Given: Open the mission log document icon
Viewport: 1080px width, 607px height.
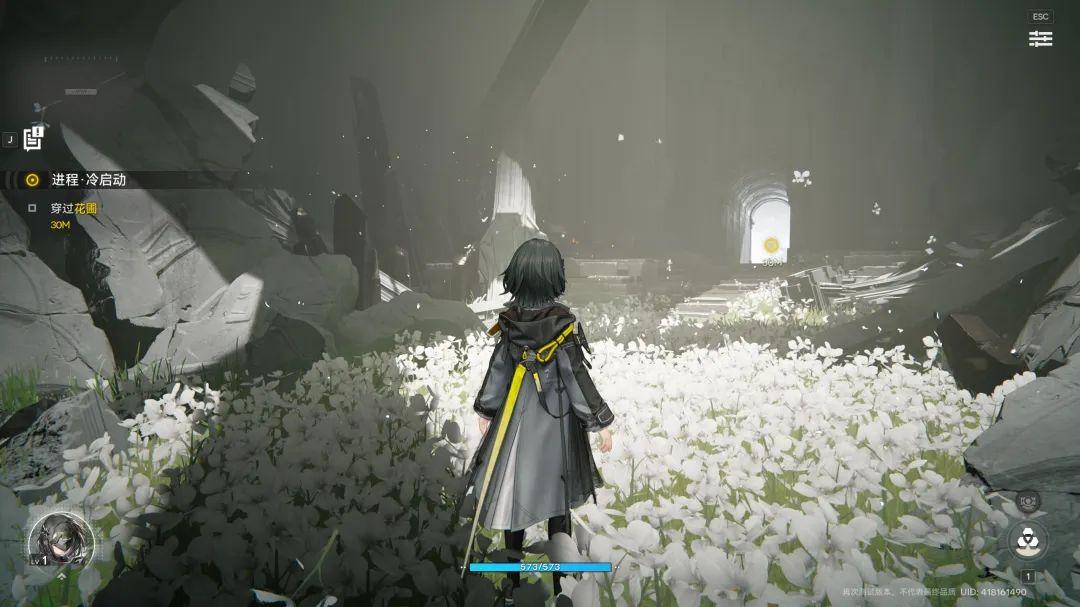Looking at the screenshot, I should click(x=33, y=139).
